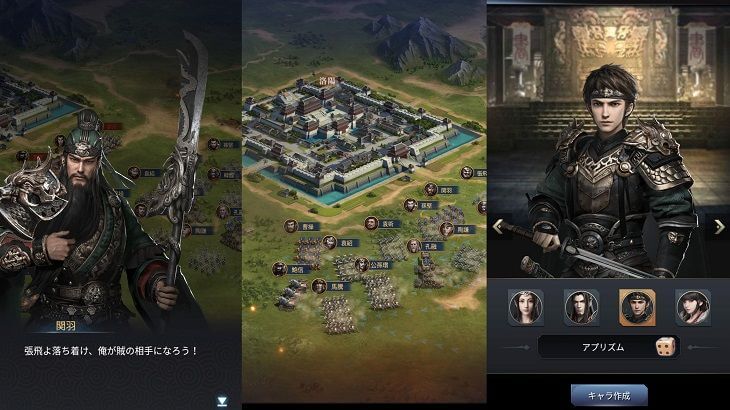Pick the woman with dark bangs portrait
The image size is (730, 410).
pyautogui.click(x=692, y=307)
